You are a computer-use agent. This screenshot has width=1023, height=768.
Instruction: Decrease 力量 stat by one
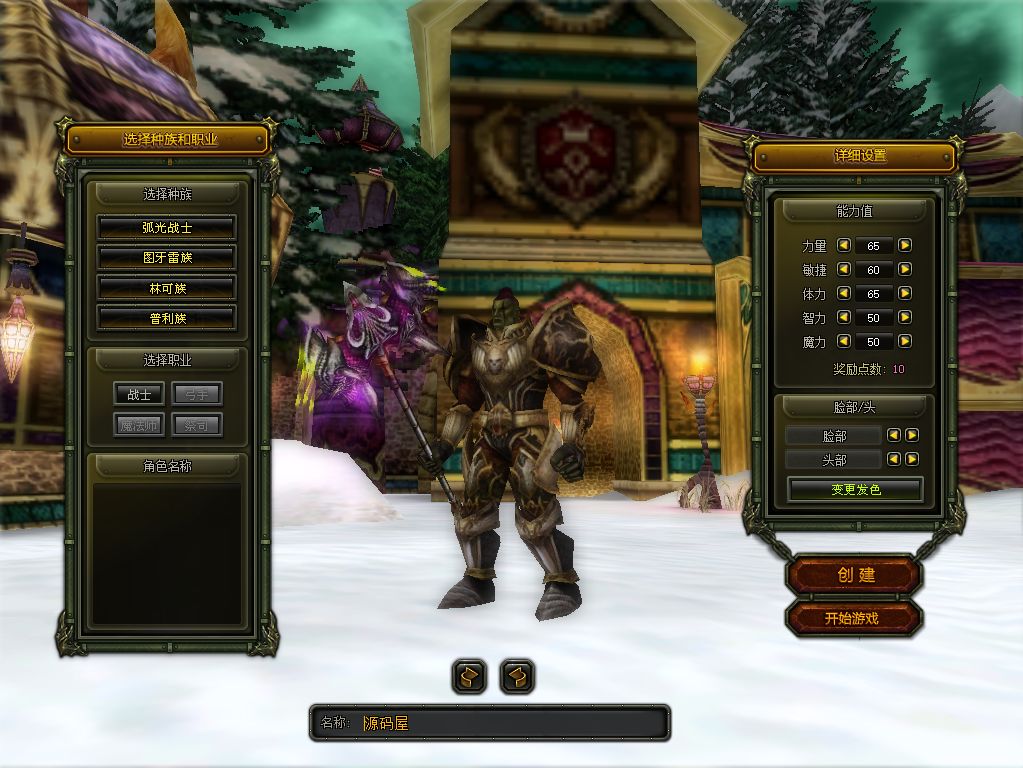coord(843,245)
